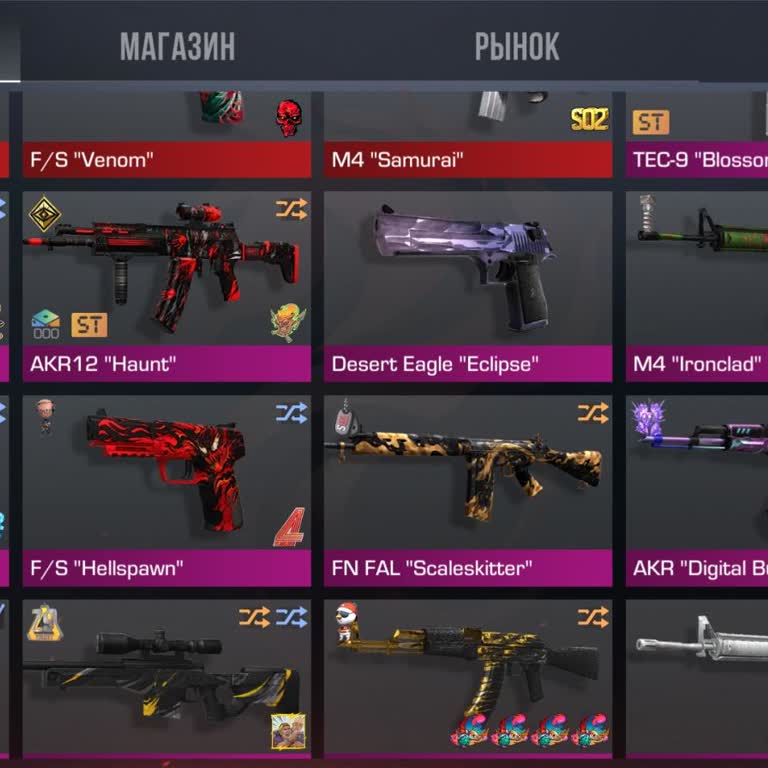
Task: Open the silver M16 rifle card
Action: (x=697, y=680)
